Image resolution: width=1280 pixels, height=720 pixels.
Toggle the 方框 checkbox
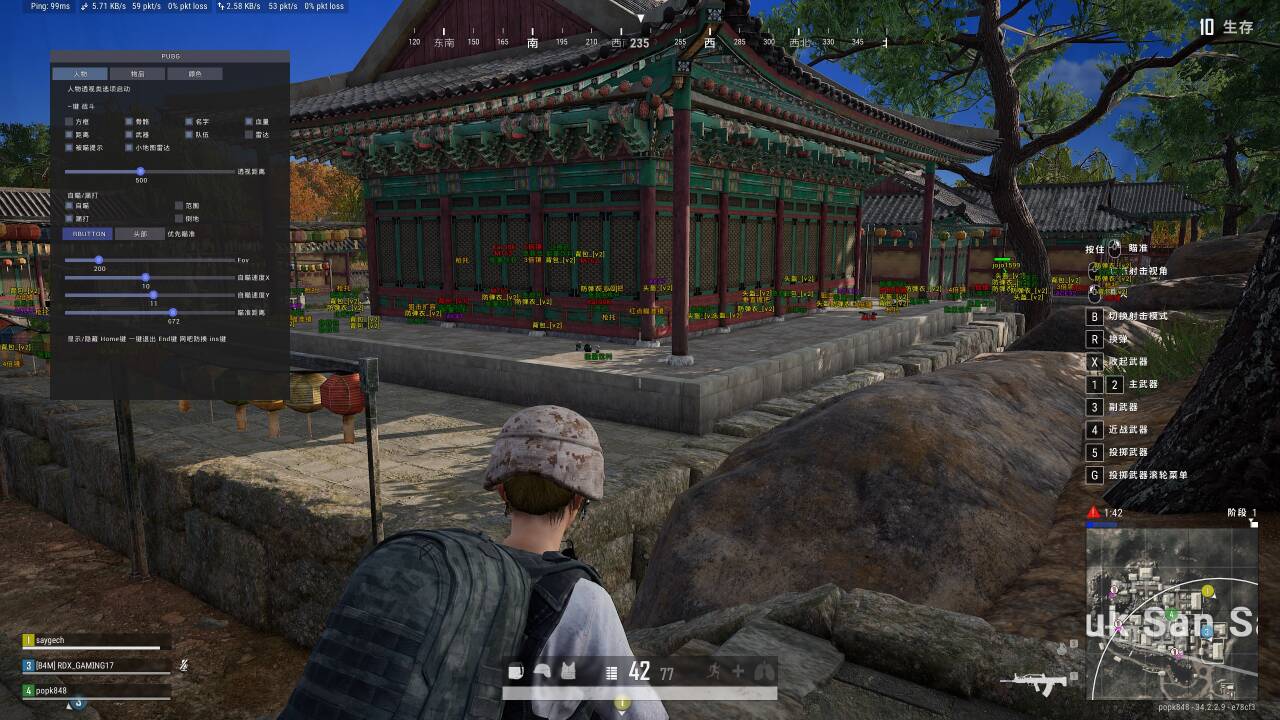tap(69, 121)
